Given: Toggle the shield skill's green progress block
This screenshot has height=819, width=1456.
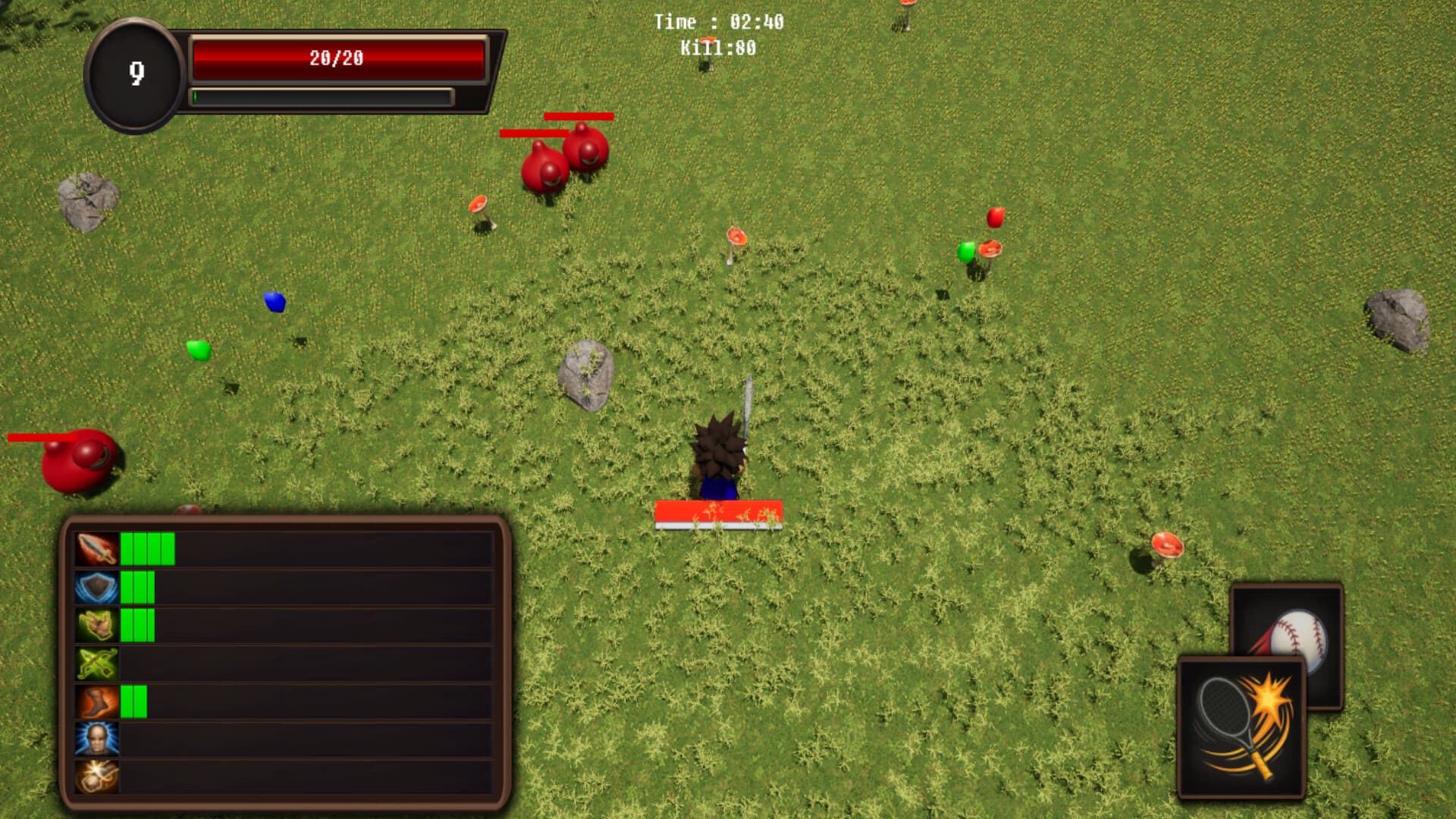Looking at the screenshot, I should coord(128,588).
